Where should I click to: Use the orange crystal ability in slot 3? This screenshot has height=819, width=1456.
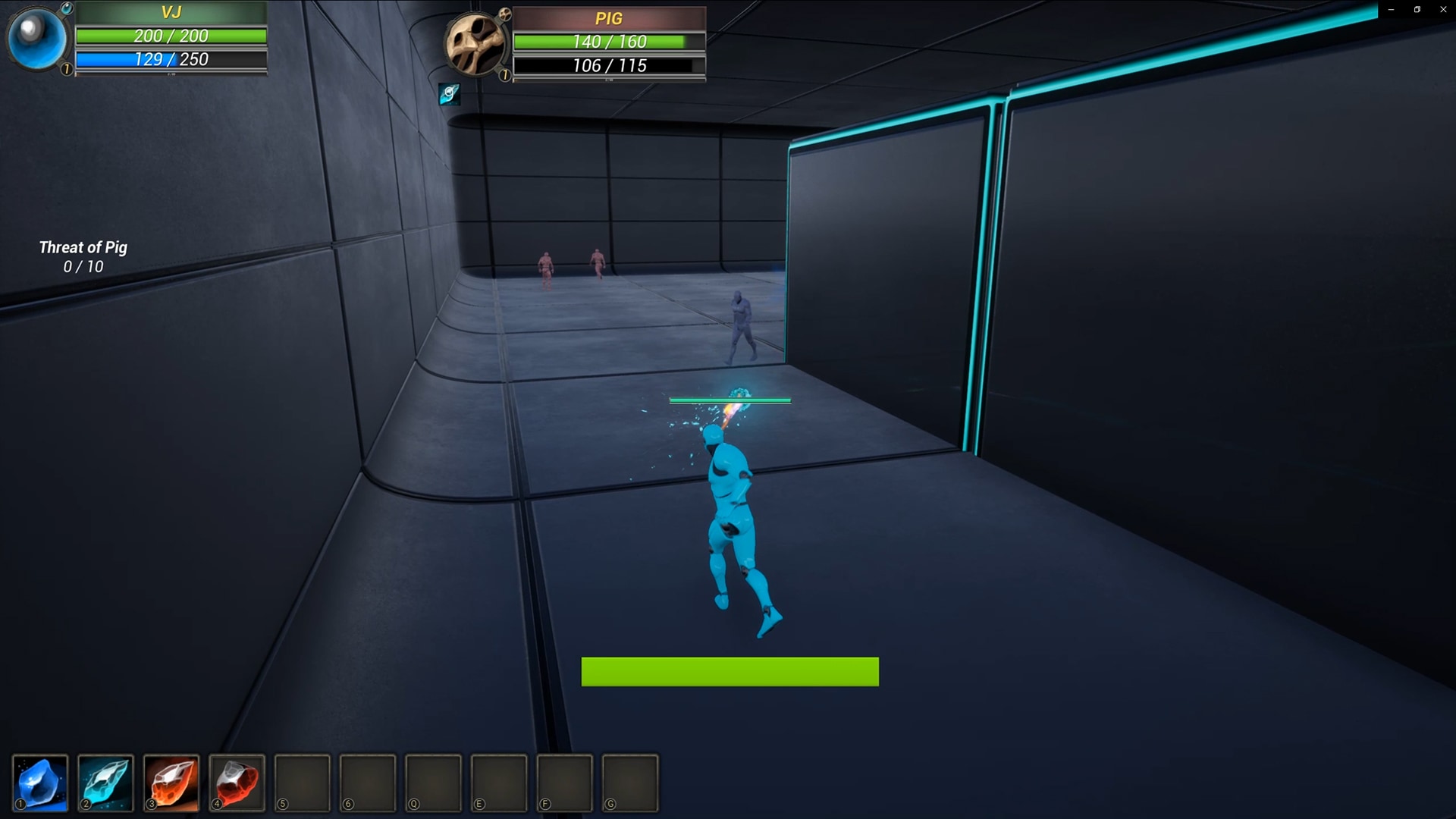coord(171,783)
